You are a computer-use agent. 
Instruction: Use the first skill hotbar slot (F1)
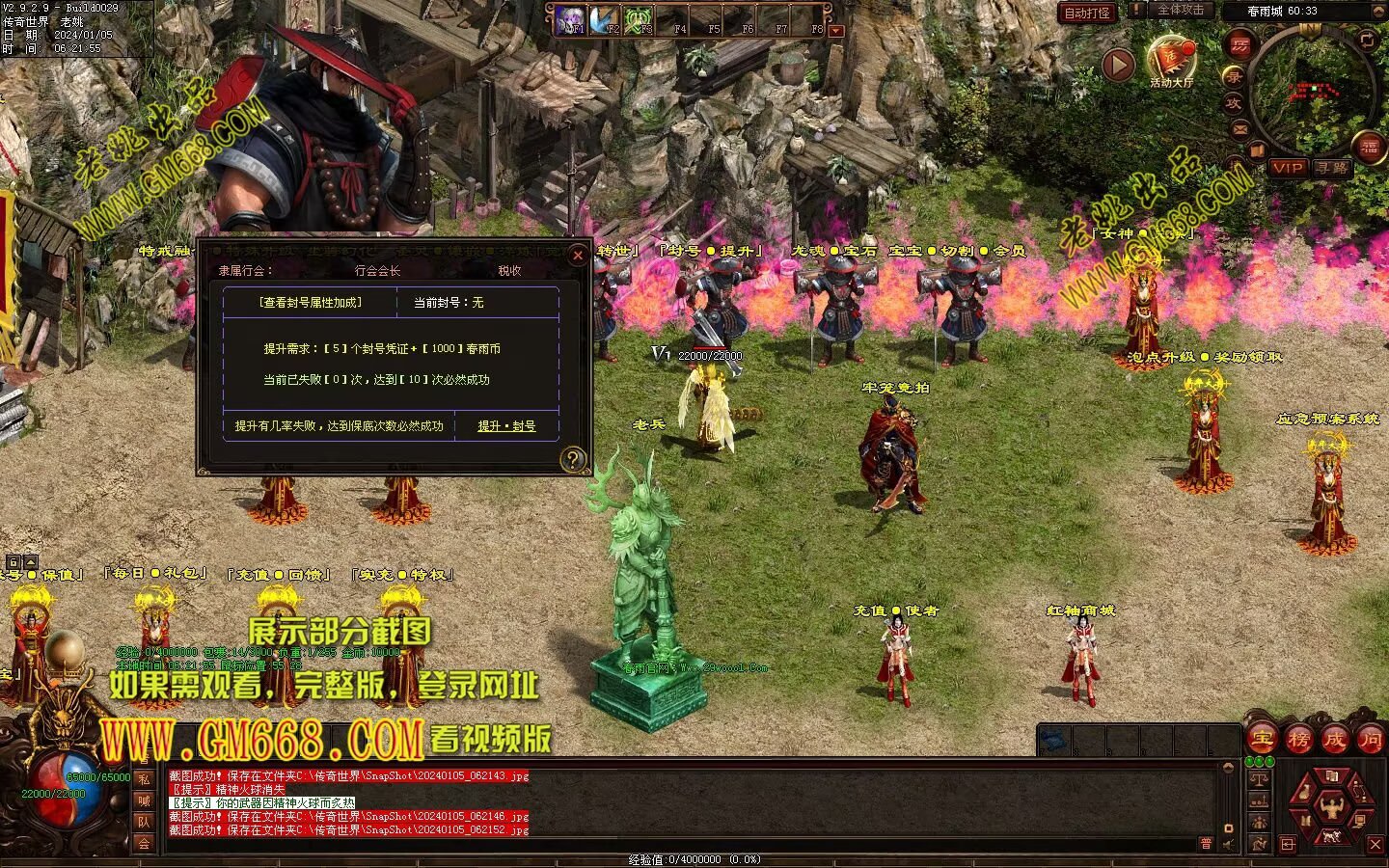pos(571,19)
